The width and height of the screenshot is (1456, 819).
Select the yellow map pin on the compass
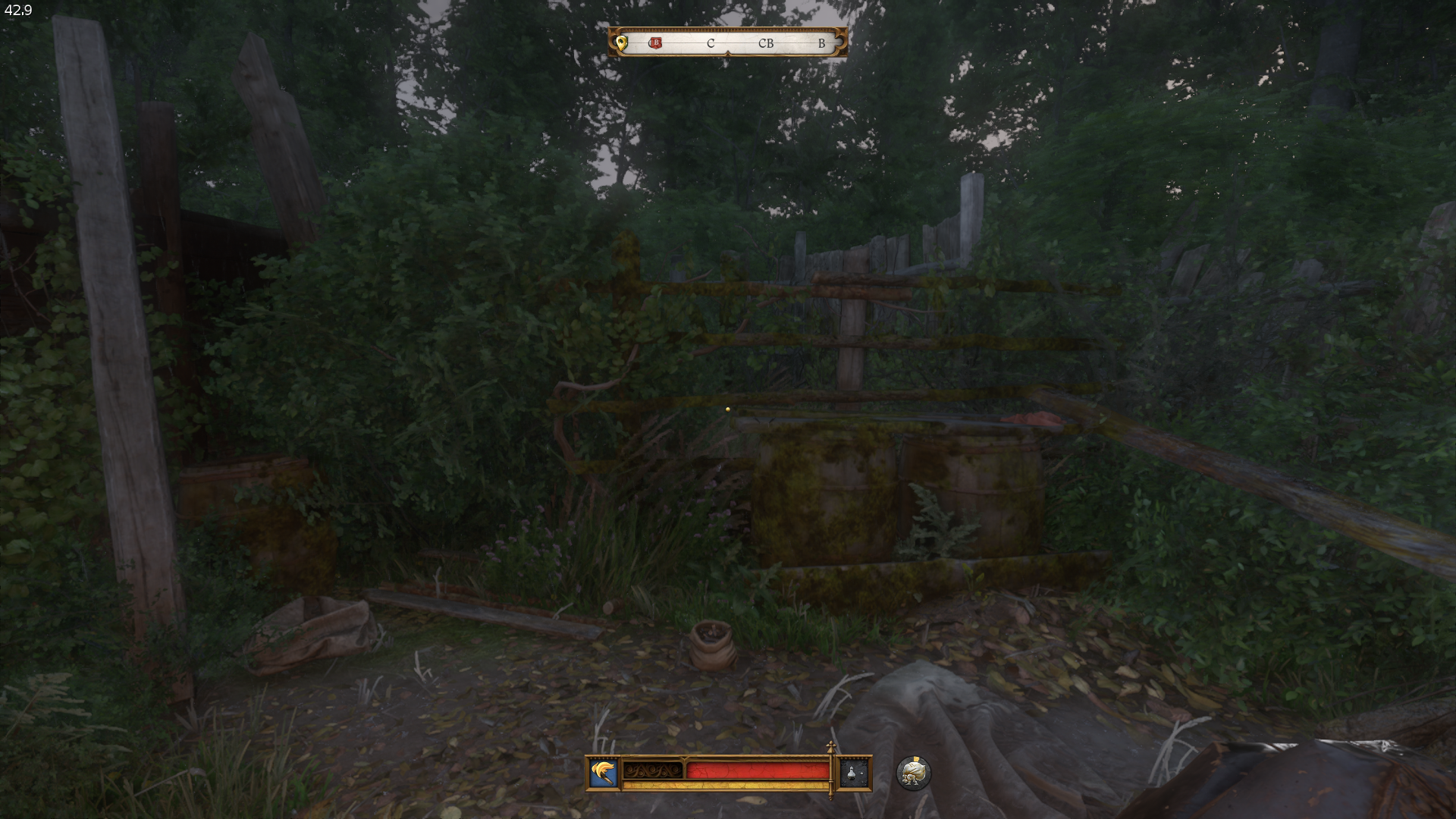click(x=622, y=42)
